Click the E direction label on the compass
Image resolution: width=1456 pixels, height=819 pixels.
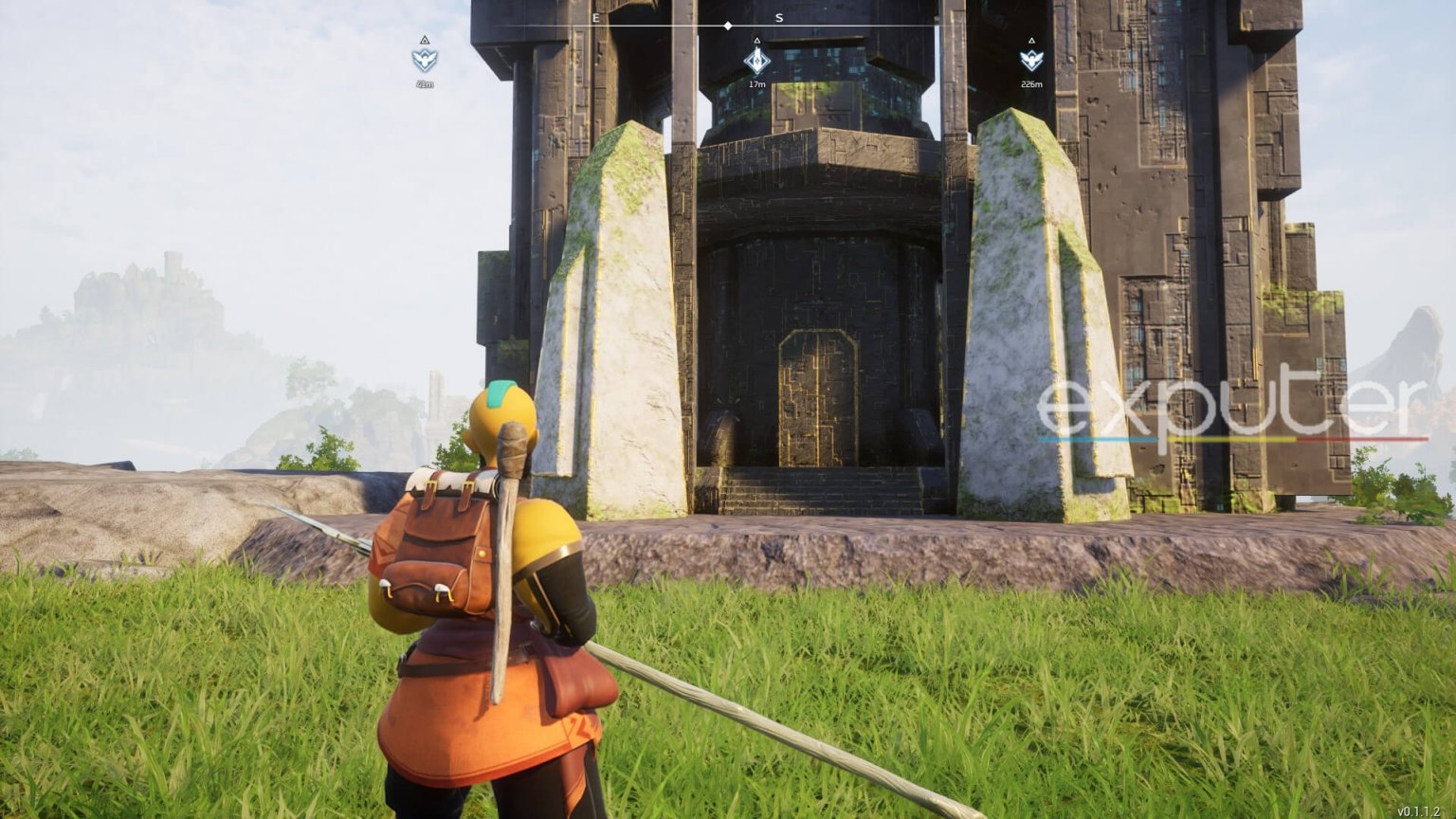[594, 17]
